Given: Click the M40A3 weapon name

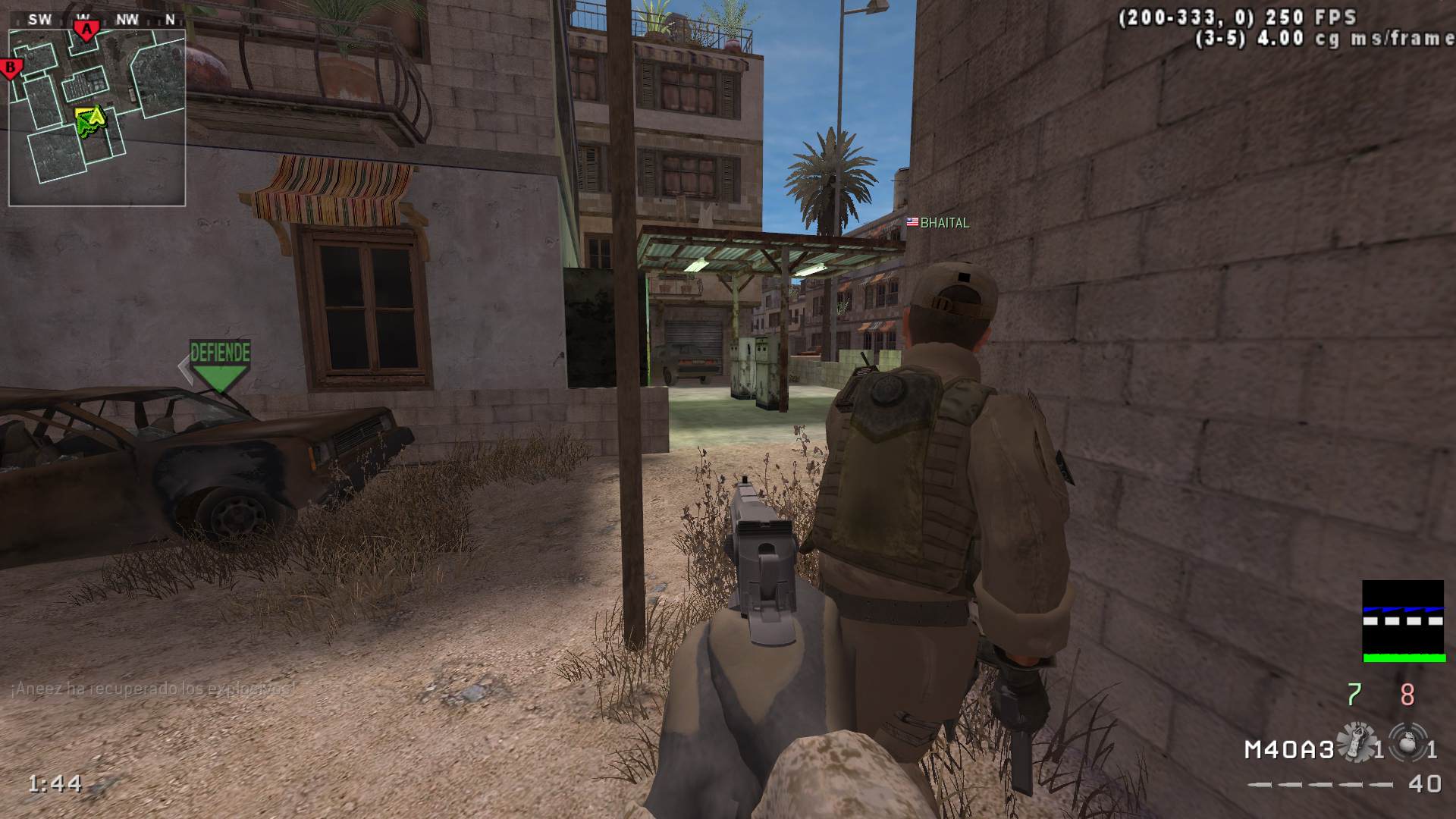Looking at the screenshot, I should [x=1288, y=750].
